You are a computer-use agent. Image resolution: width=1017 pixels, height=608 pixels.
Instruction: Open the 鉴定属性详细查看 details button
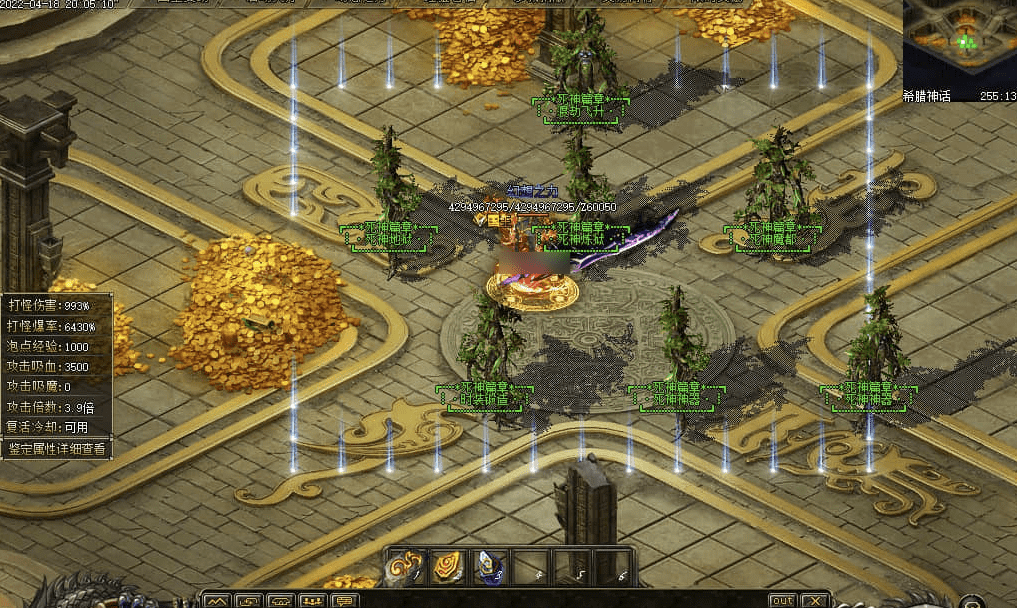pos(56,449)
